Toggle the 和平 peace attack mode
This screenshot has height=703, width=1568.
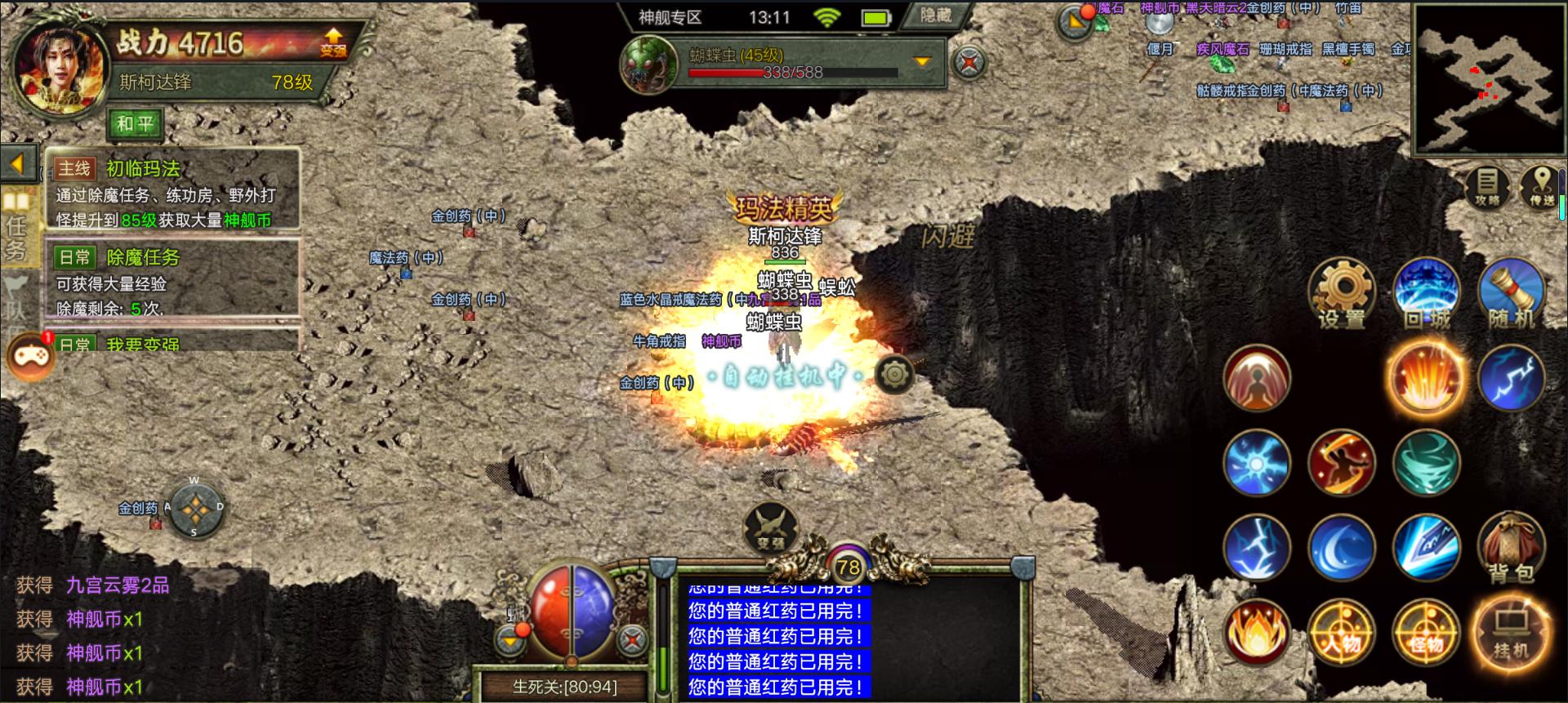(135, 124)
